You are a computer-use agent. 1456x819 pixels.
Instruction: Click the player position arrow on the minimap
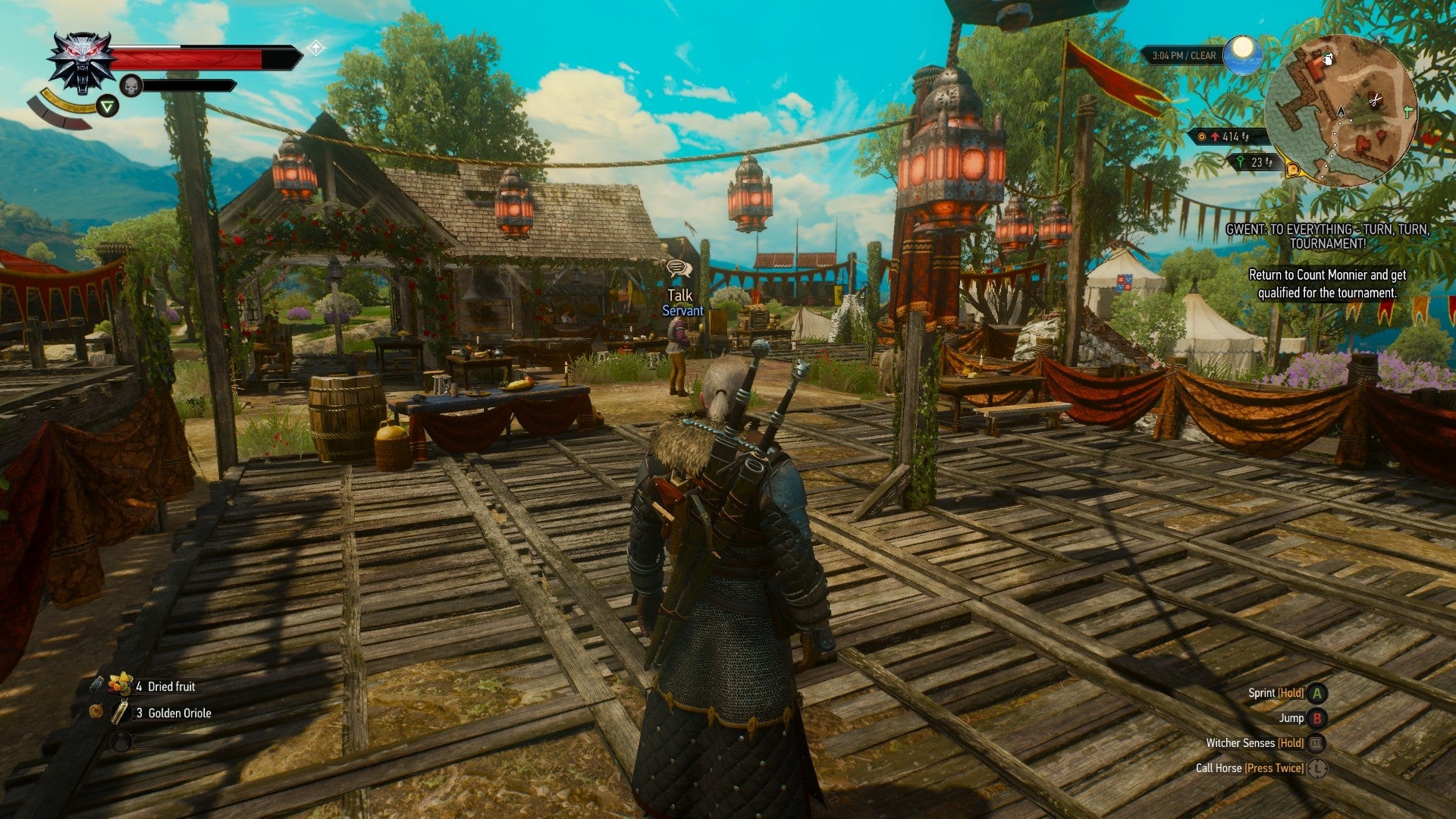pyautogui.click(x=1341, y=112)
